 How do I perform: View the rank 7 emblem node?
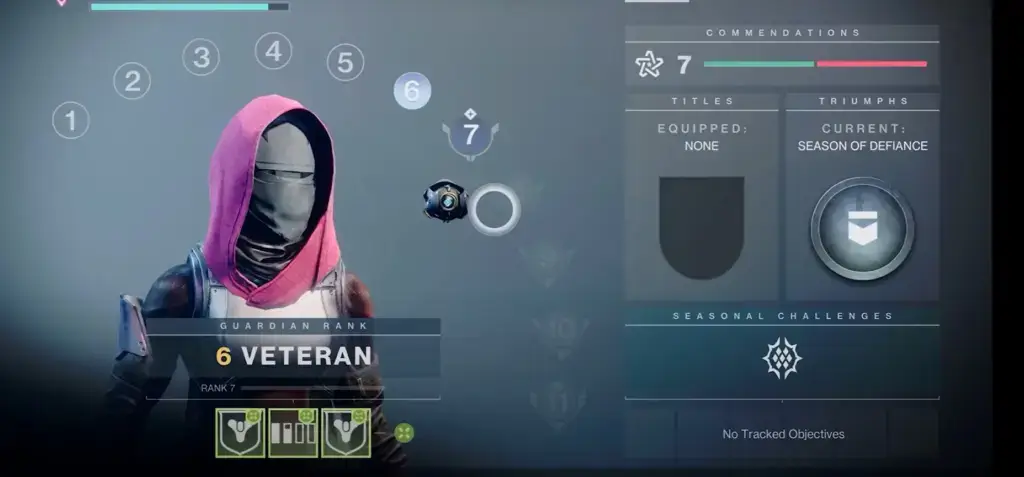coord(470,135)
